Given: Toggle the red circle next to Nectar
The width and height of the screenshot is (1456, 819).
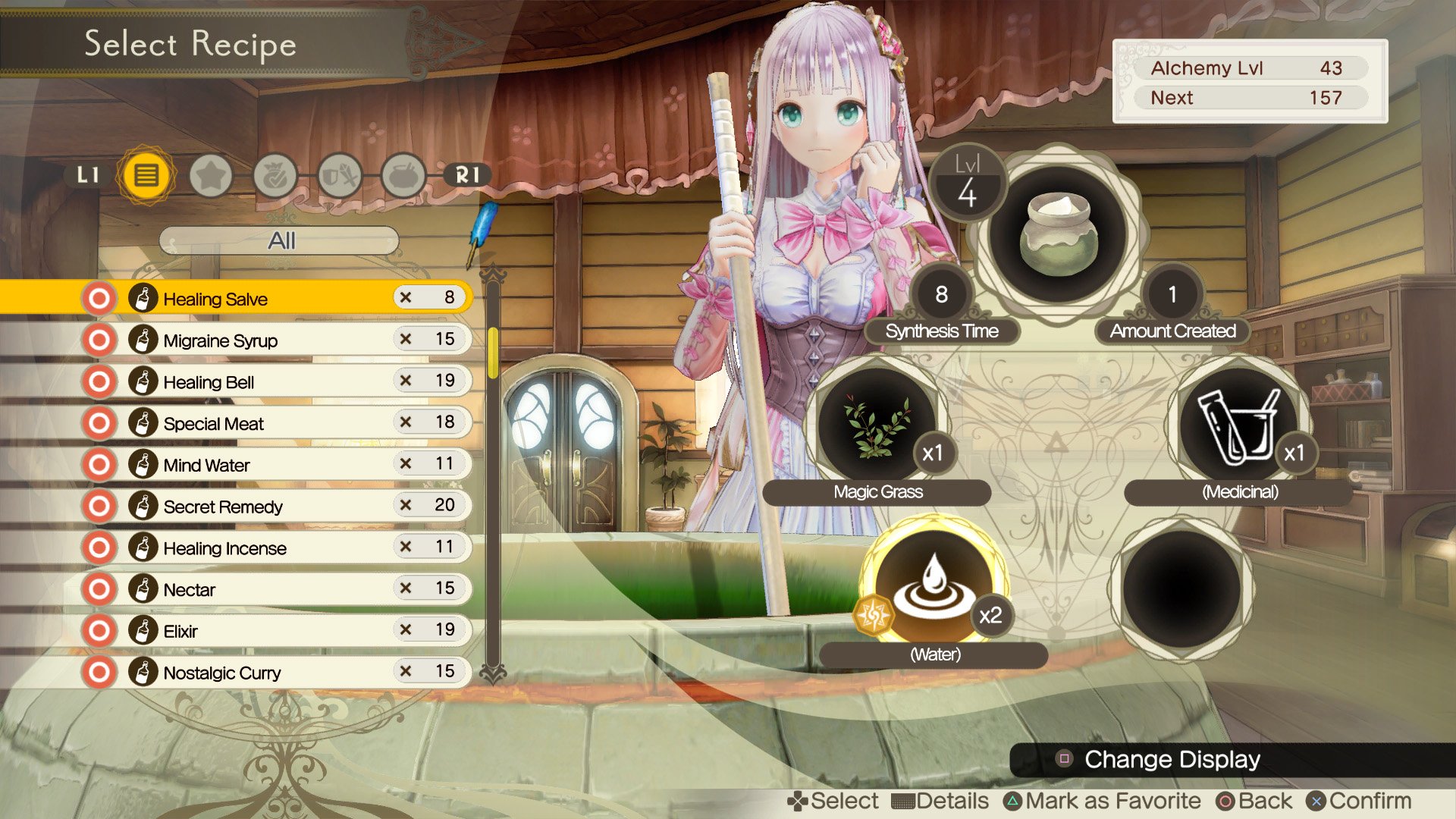Looking at the screenshot, I should click(99, 588).
